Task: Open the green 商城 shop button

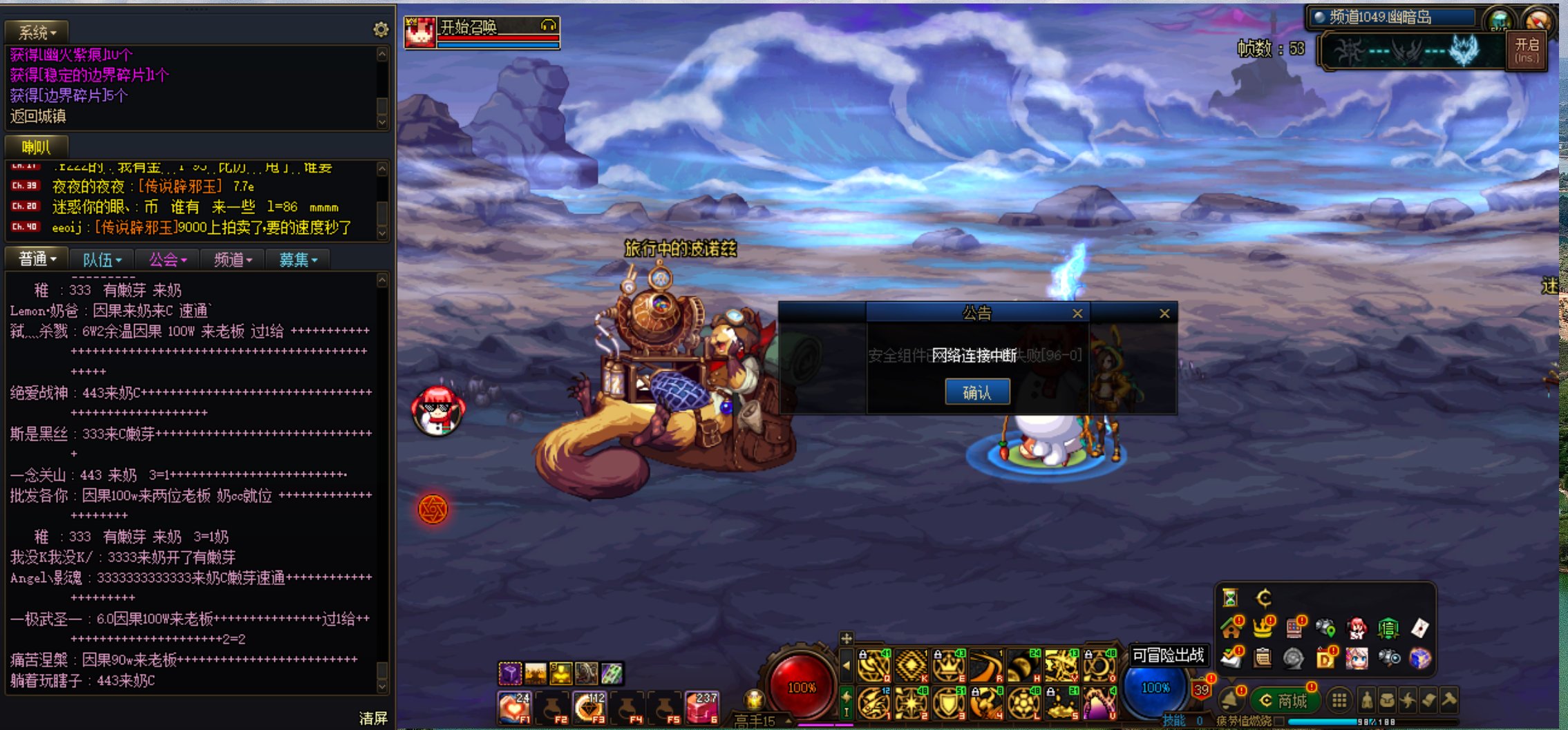Action: (1287, 701)
